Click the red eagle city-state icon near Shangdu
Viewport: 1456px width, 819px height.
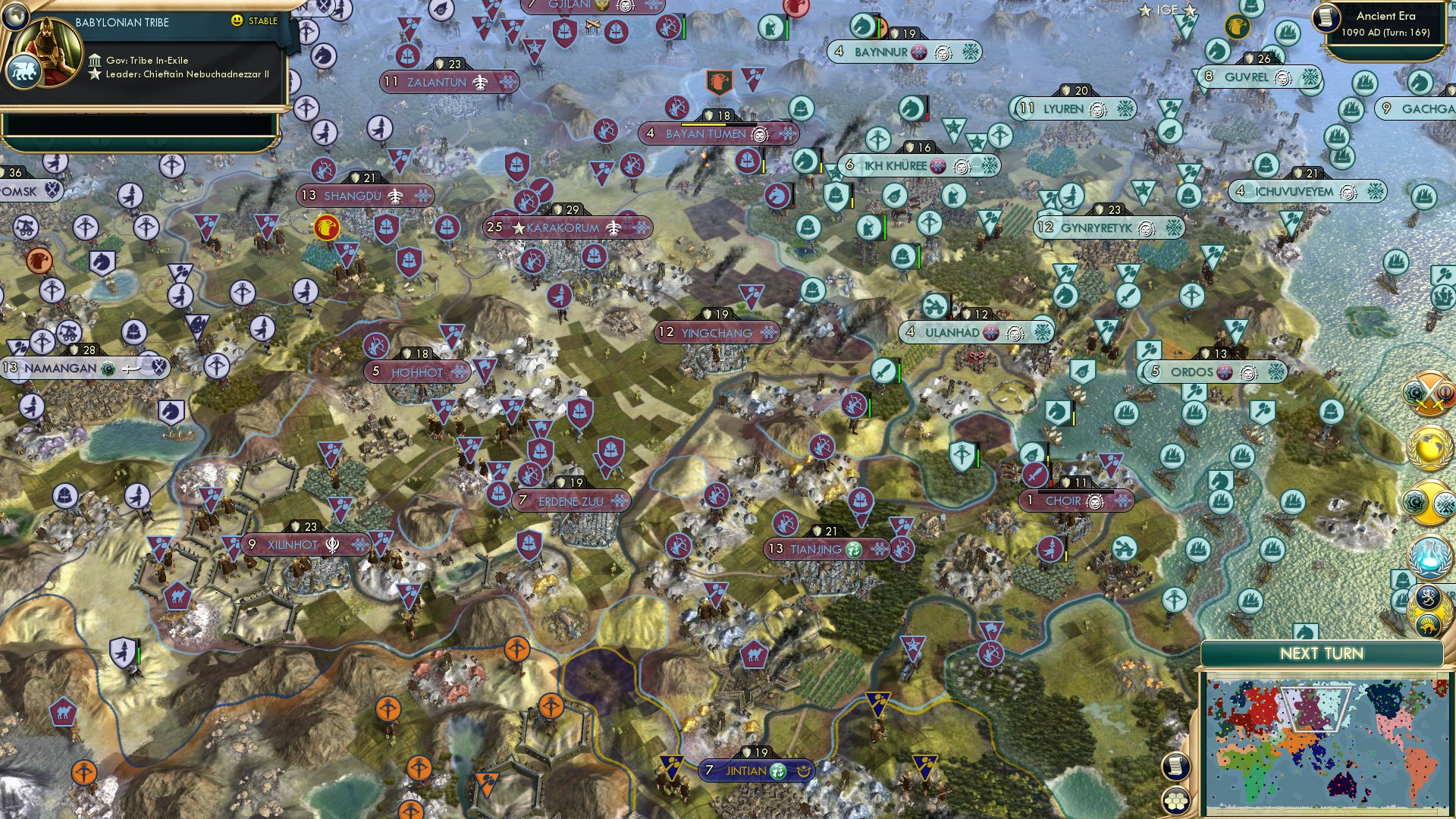pyautogui.click(x=327, y=225)
